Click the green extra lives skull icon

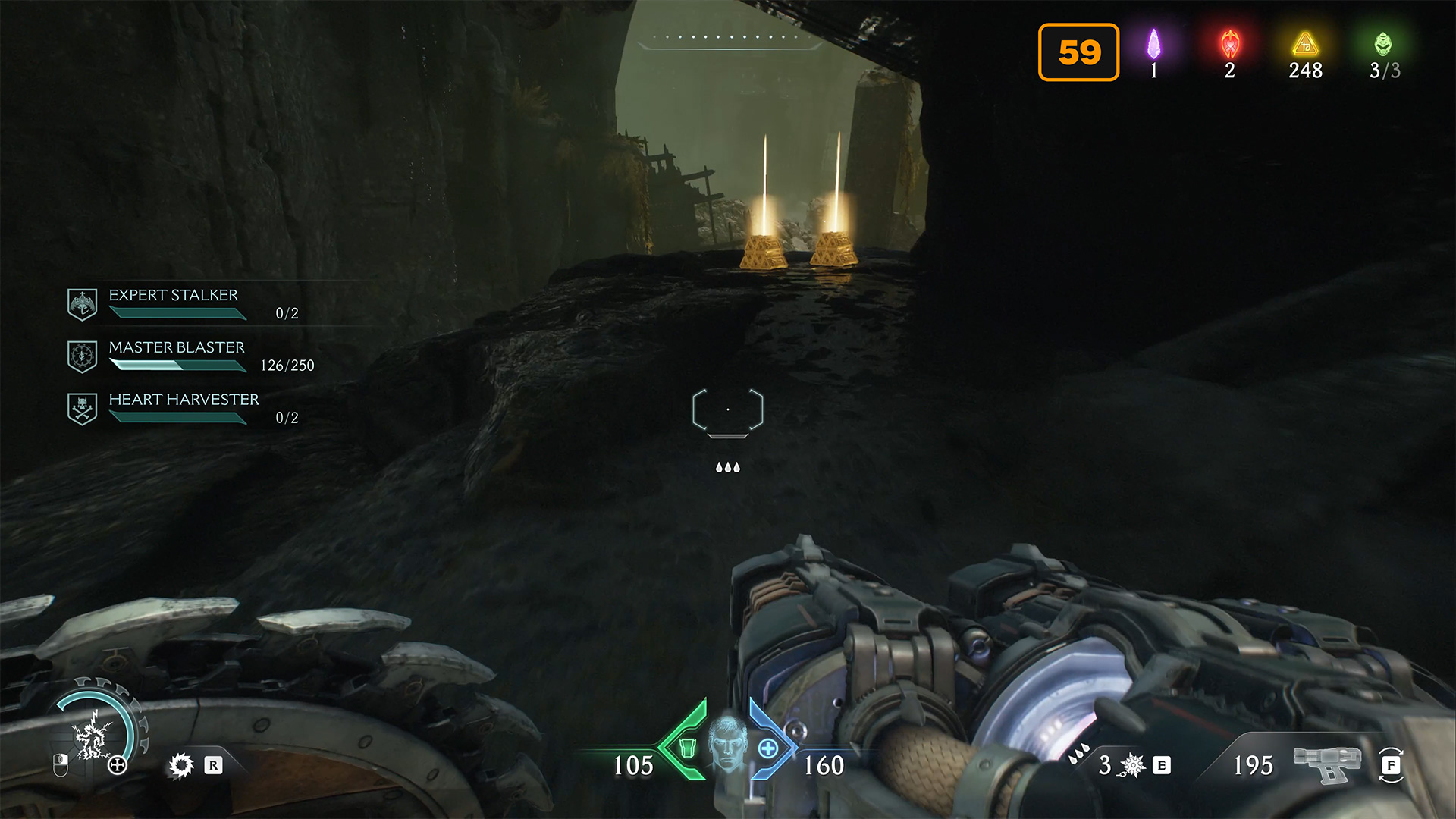[x=1383, y=44]
